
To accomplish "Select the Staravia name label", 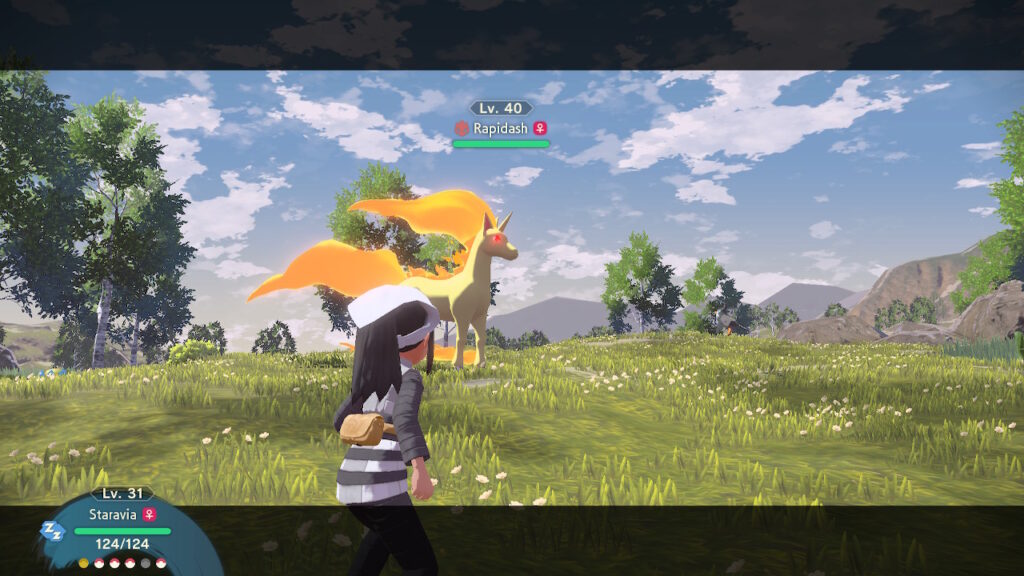I will click(x=114, y=513).
